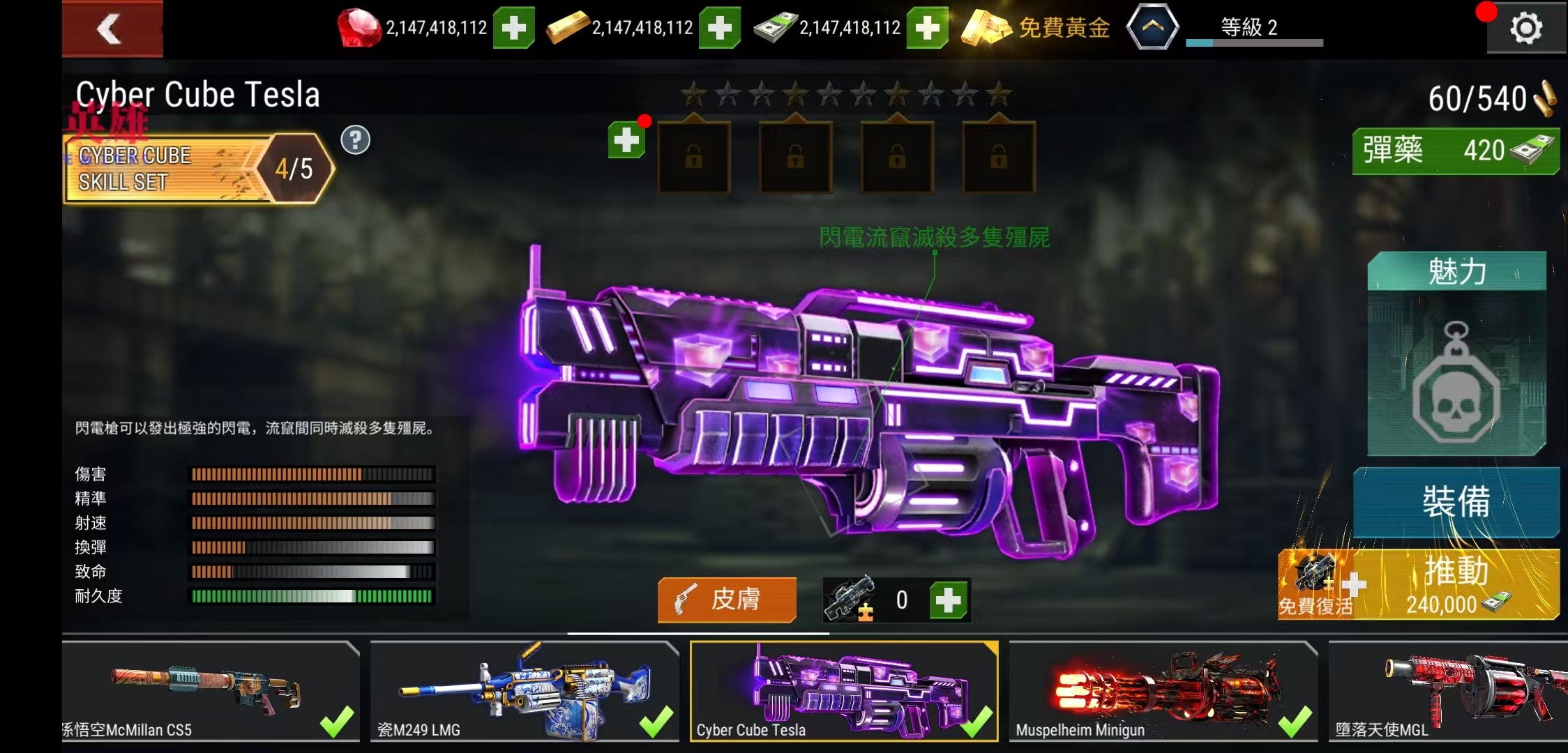The height and width of the screenshot is (753, 1568).
Task: Open the free gold (免費黃金) offer
Action: pos(1036,28)
